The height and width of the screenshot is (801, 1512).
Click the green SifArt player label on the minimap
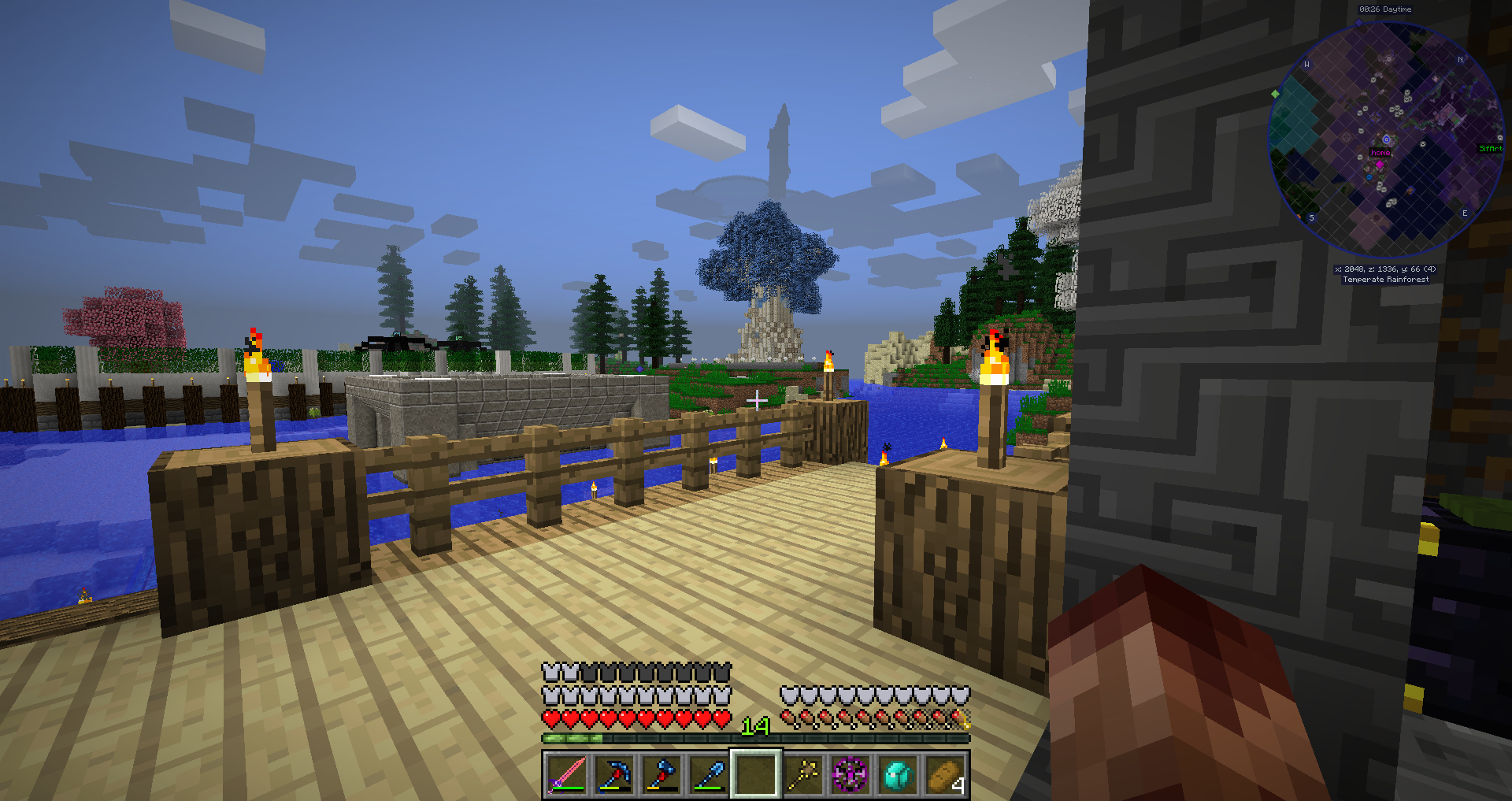pos(1490,148)
